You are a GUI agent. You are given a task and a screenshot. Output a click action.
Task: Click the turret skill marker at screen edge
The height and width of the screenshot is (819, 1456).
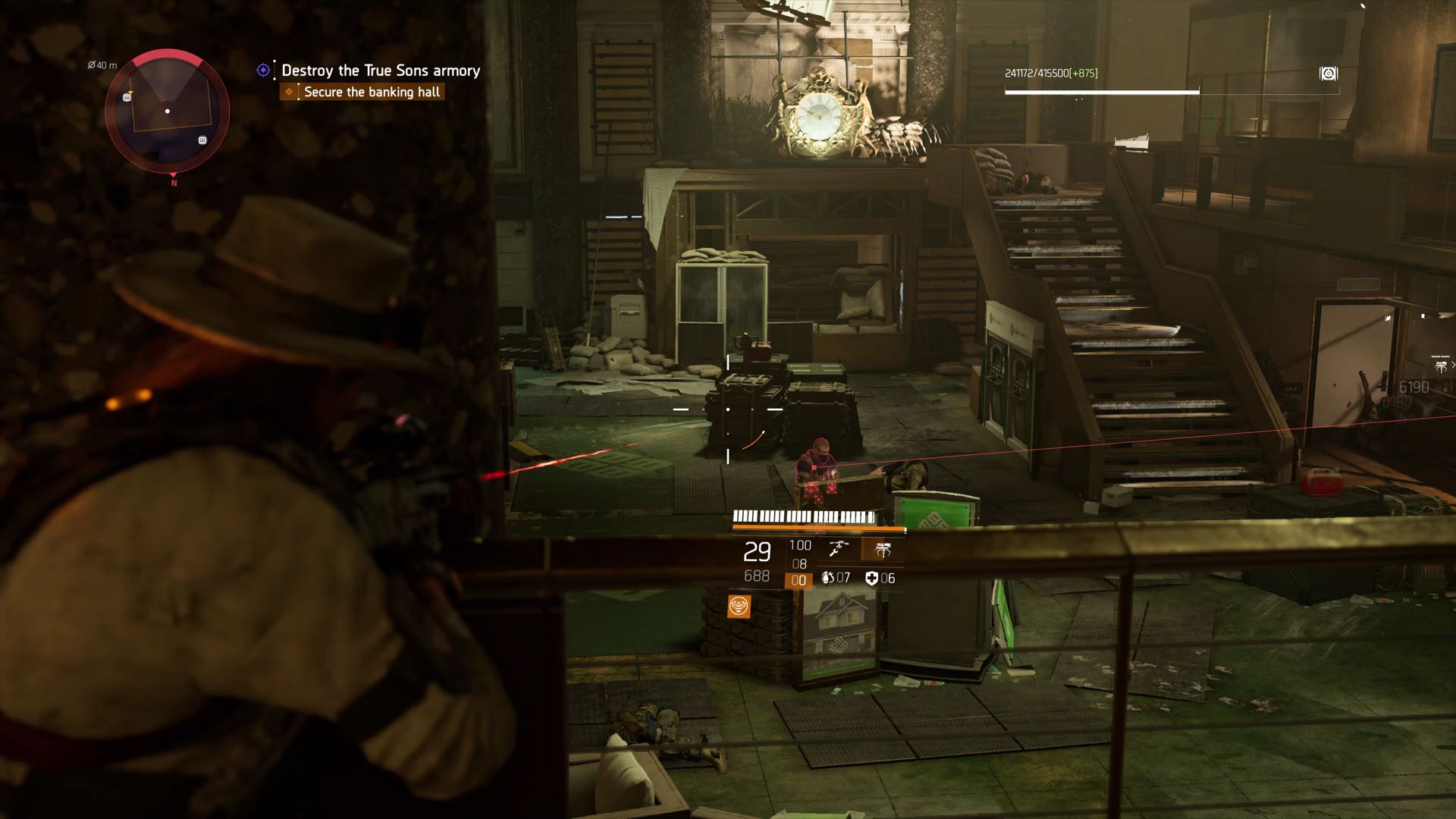[x=1441, y=367]
